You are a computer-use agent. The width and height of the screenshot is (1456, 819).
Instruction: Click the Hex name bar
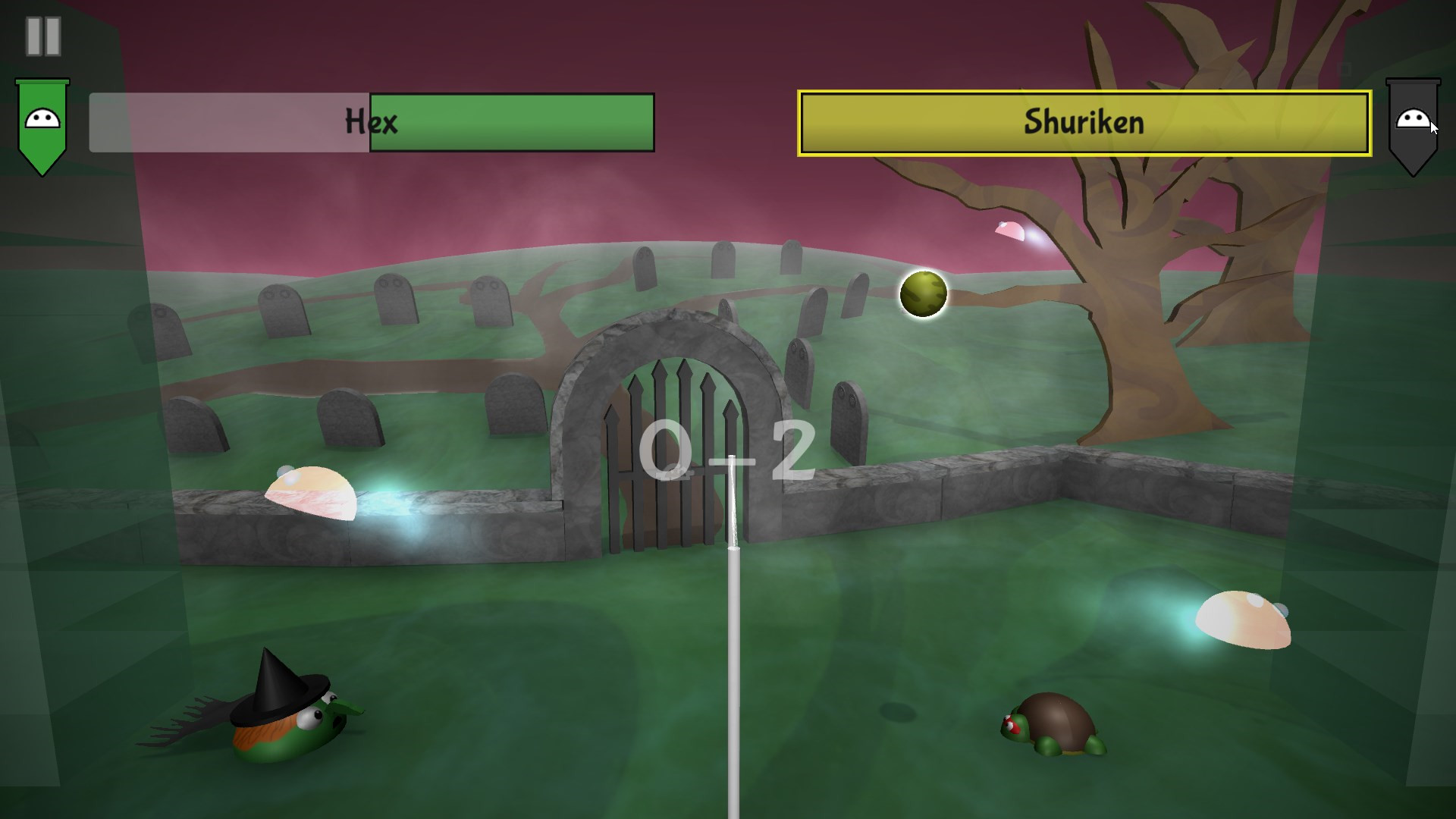pos(372,121)
